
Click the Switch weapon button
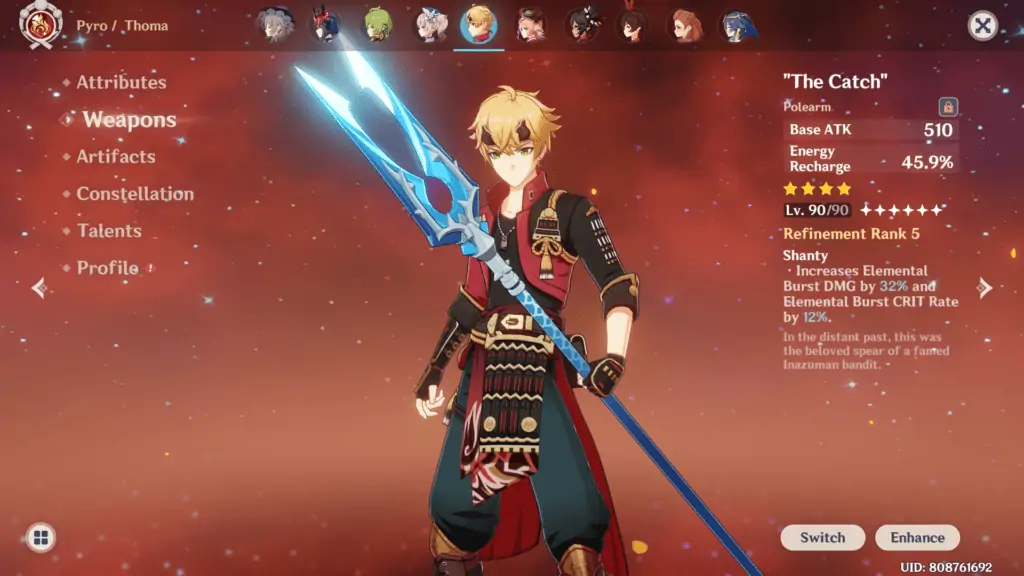pos(822,538)
